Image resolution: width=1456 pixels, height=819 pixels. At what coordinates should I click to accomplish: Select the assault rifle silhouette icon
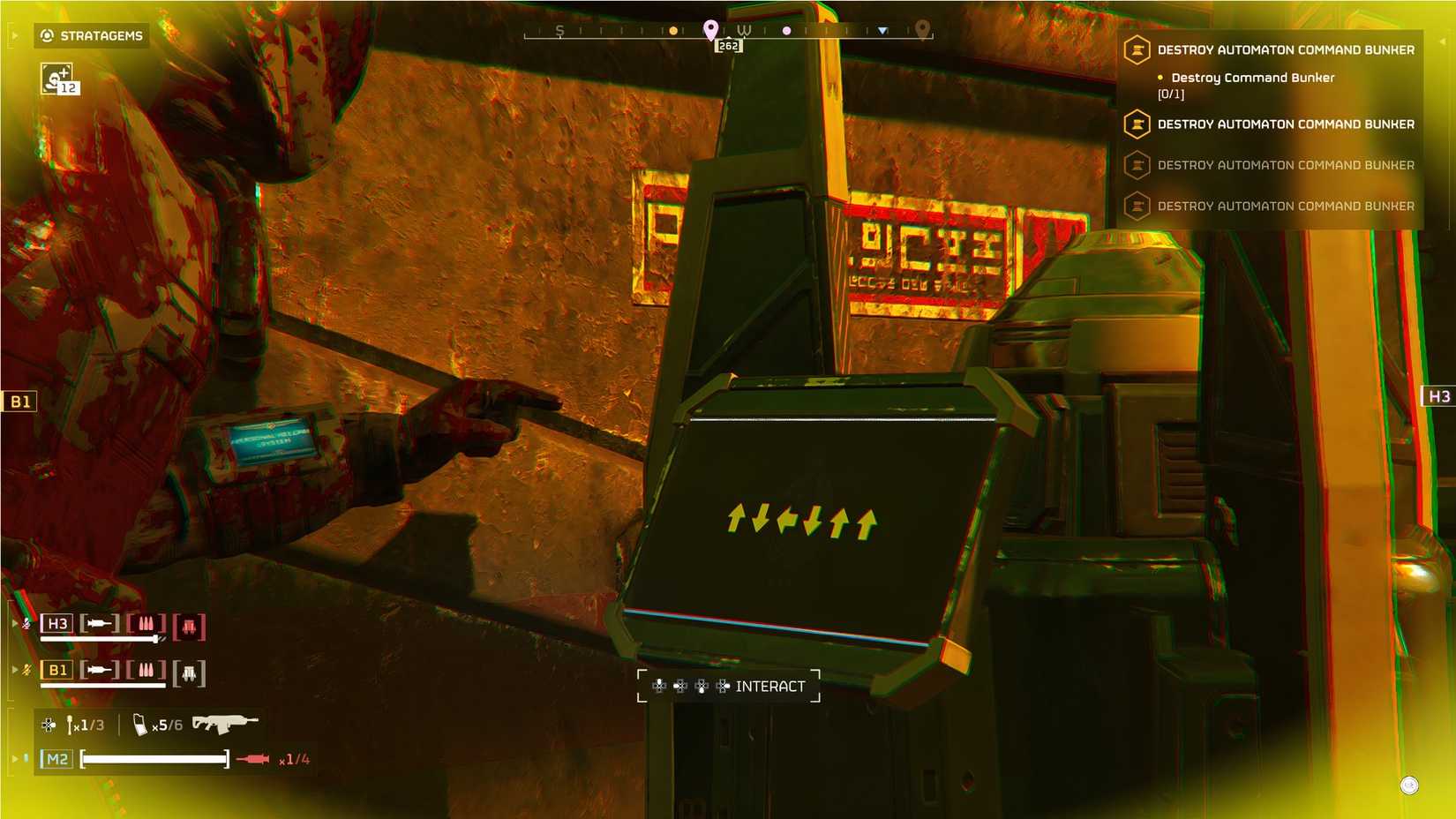coord(224,724)
